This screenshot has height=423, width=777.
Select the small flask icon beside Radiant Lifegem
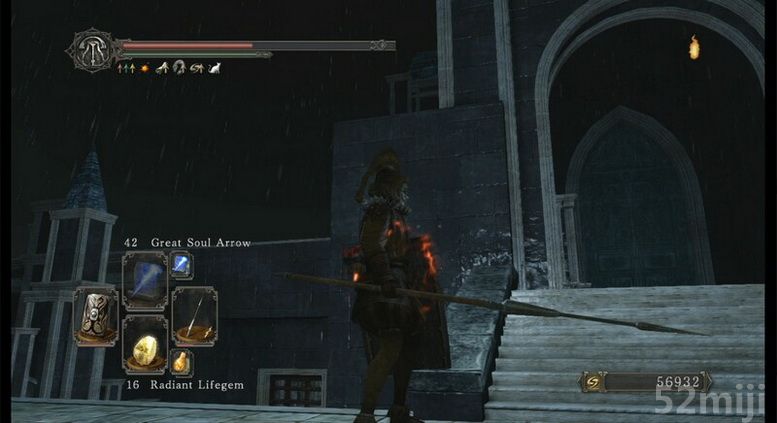tap(181, 362)
